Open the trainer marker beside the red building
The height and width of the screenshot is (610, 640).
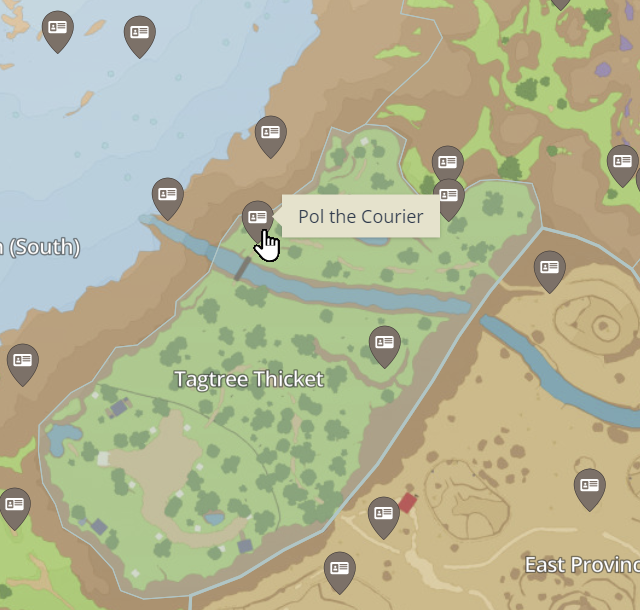point(383,514)
